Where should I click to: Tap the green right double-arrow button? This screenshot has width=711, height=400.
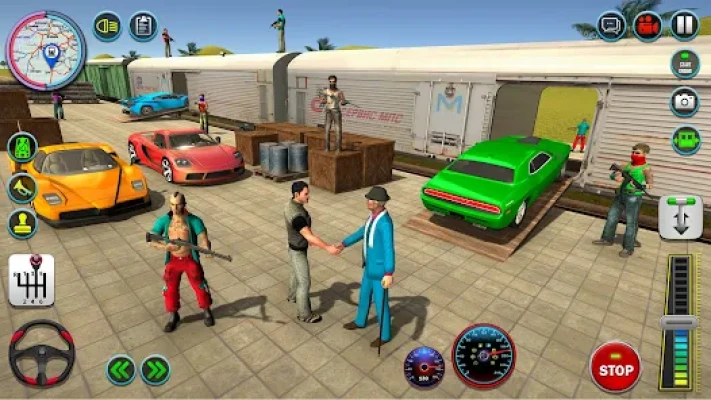155,369
